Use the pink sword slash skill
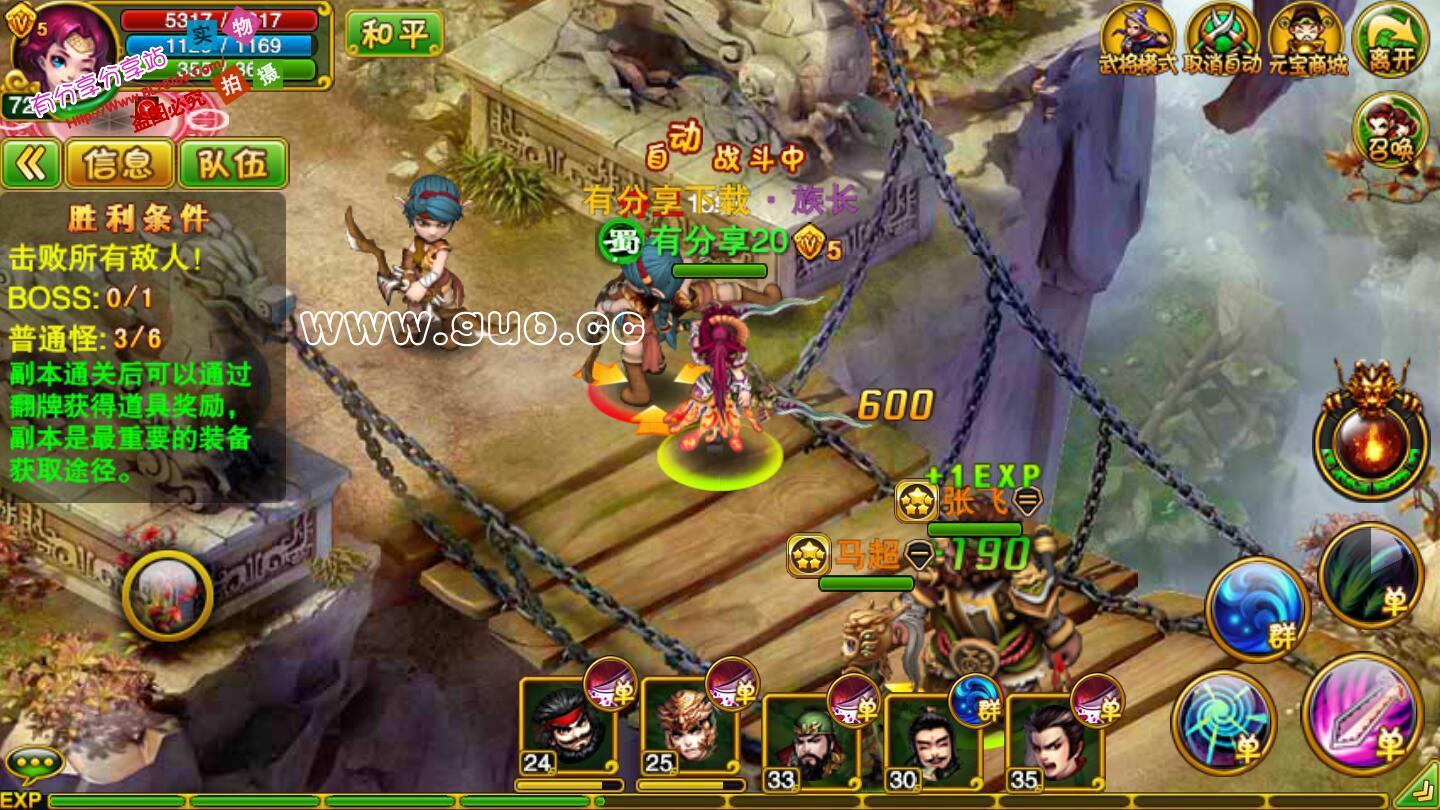Viewport: 1440px width, 810px height. 1362,713
